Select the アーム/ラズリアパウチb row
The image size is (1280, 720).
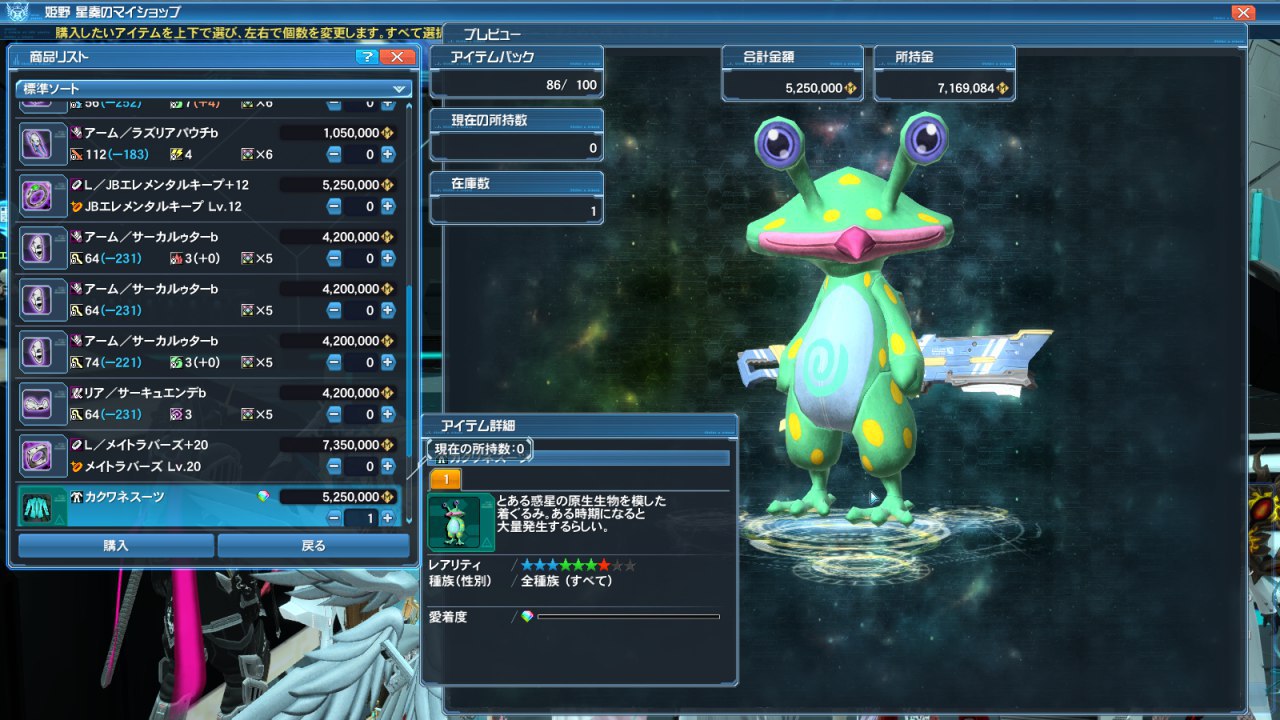pyautogui.click(x=170, y=133)
